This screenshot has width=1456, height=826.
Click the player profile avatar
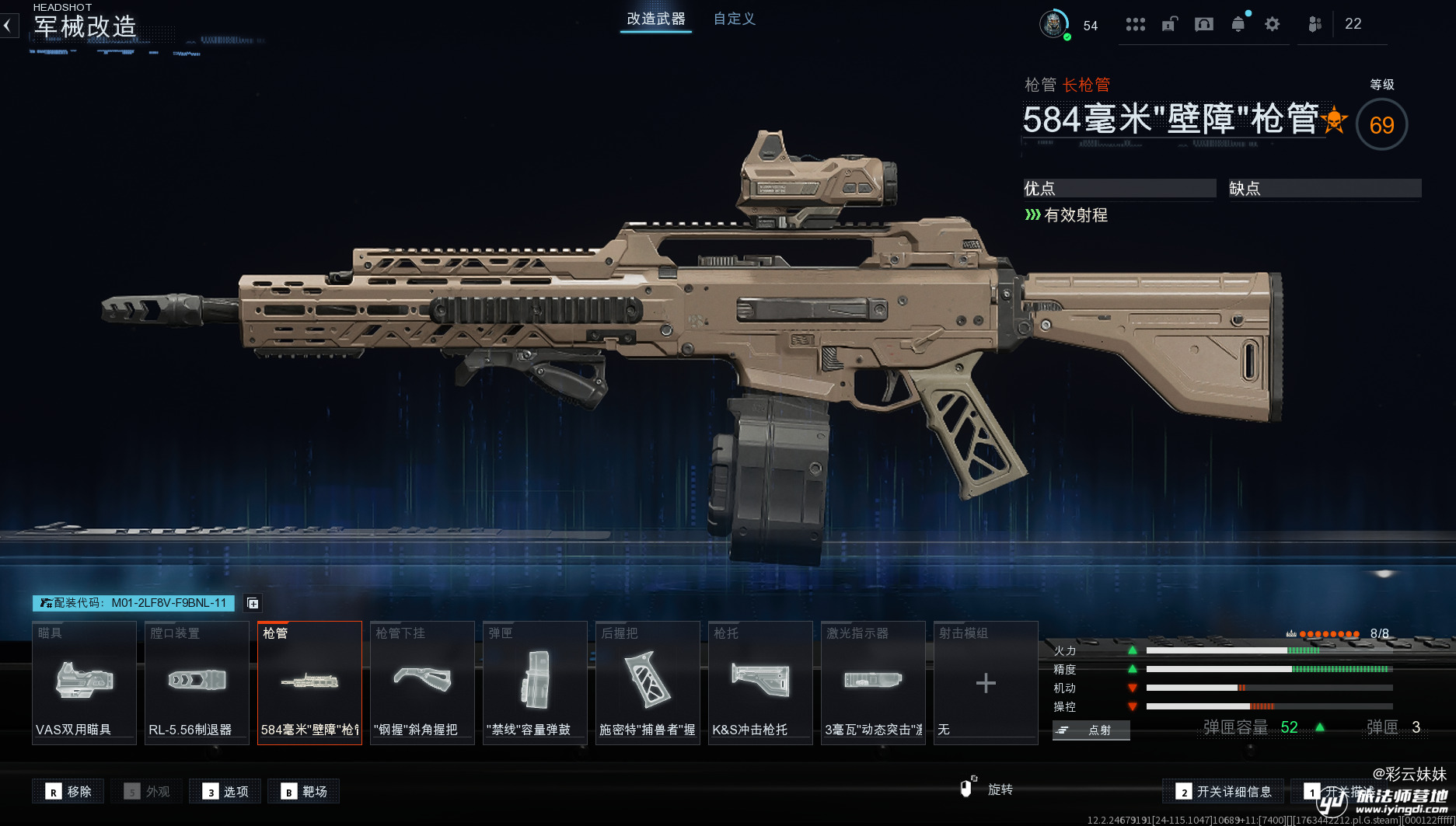tap(1053, 24)
